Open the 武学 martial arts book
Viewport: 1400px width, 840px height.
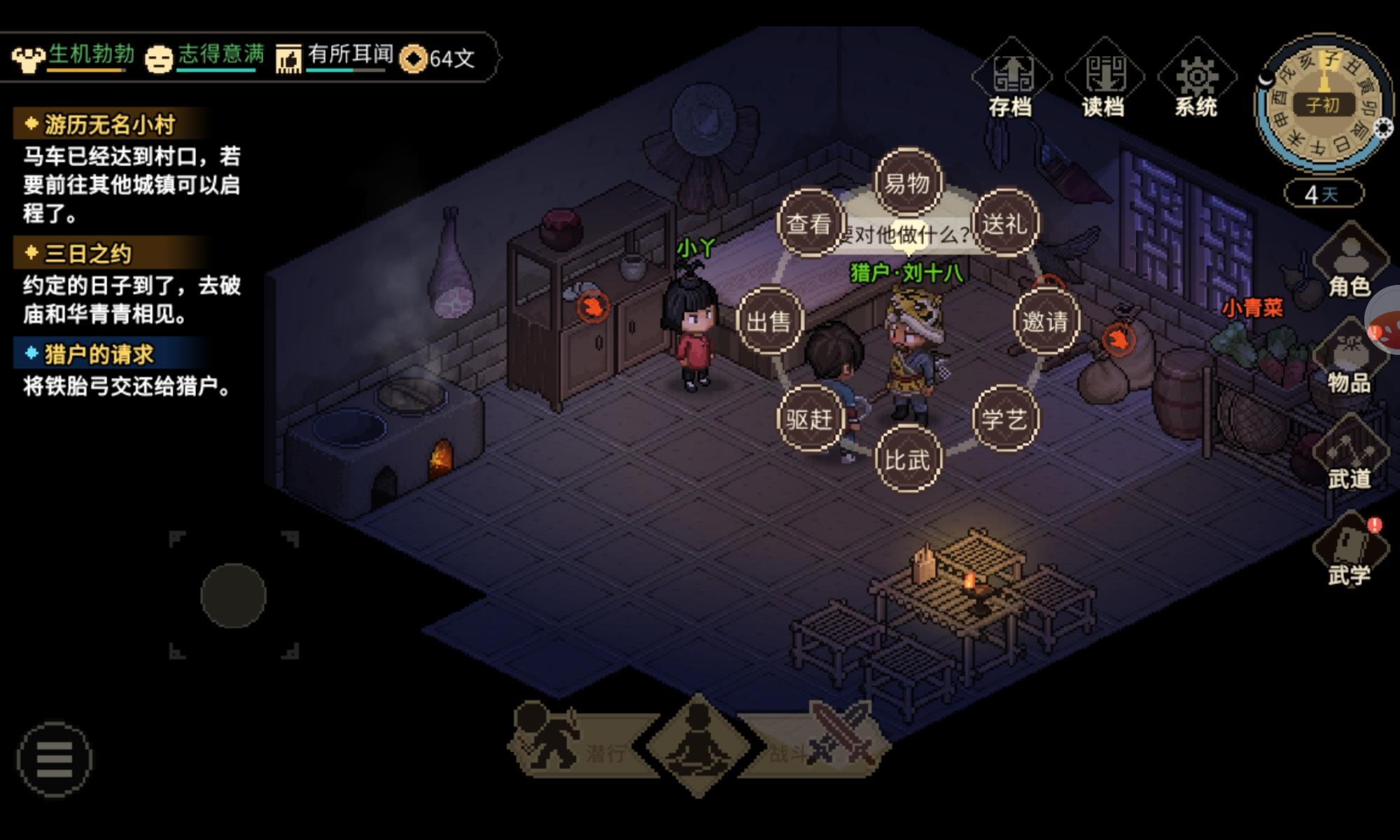coord(1349,552)
